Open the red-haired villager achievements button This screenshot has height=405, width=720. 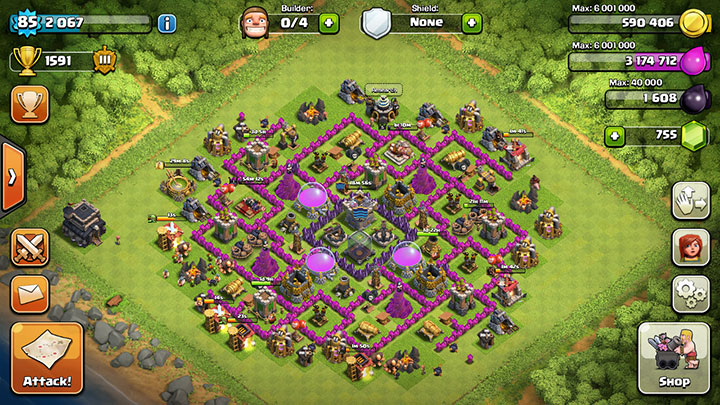click(x=689, y=246)
